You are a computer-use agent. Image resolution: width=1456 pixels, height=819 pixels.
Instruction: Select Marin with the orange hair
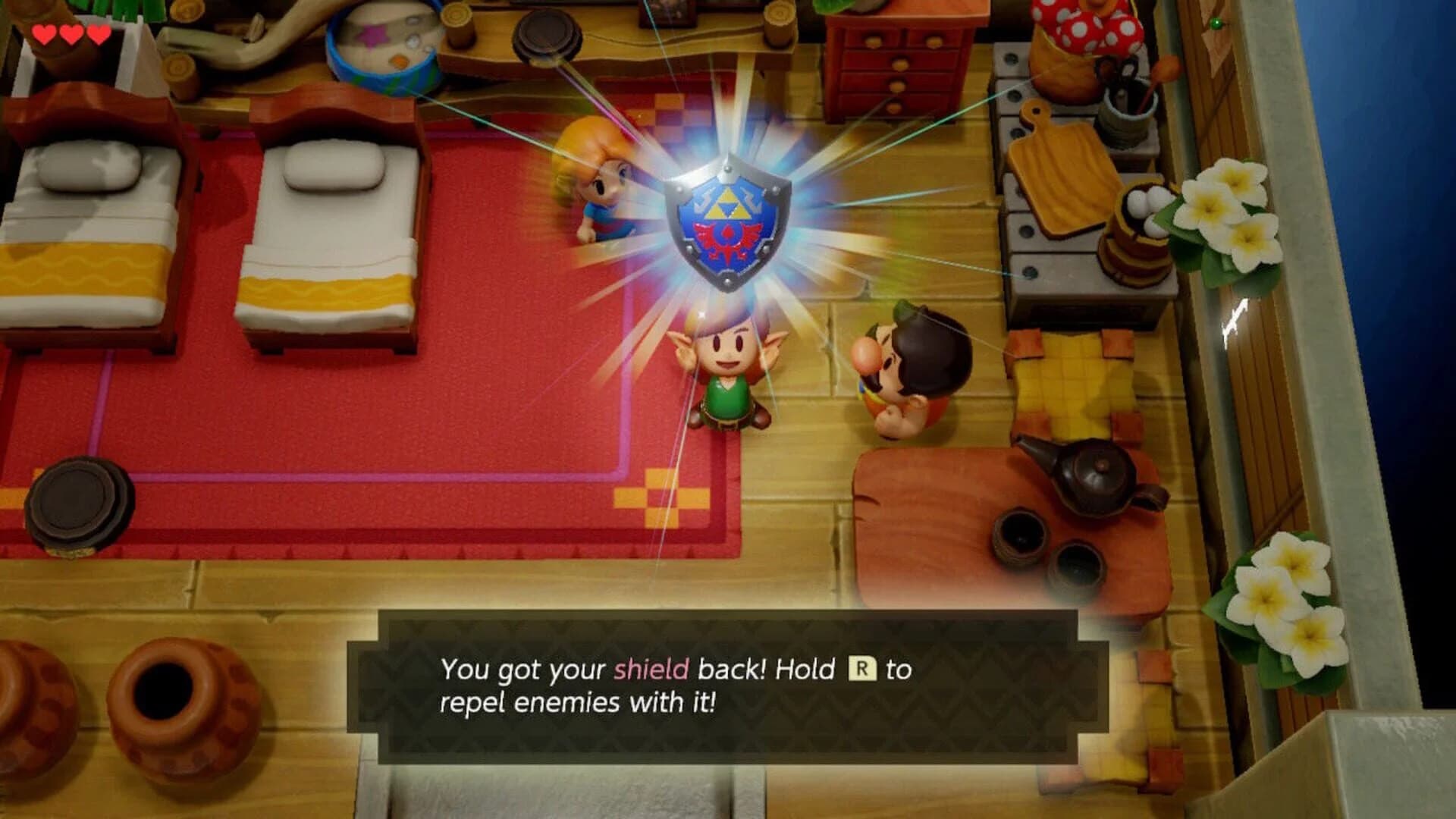point(599,174)
